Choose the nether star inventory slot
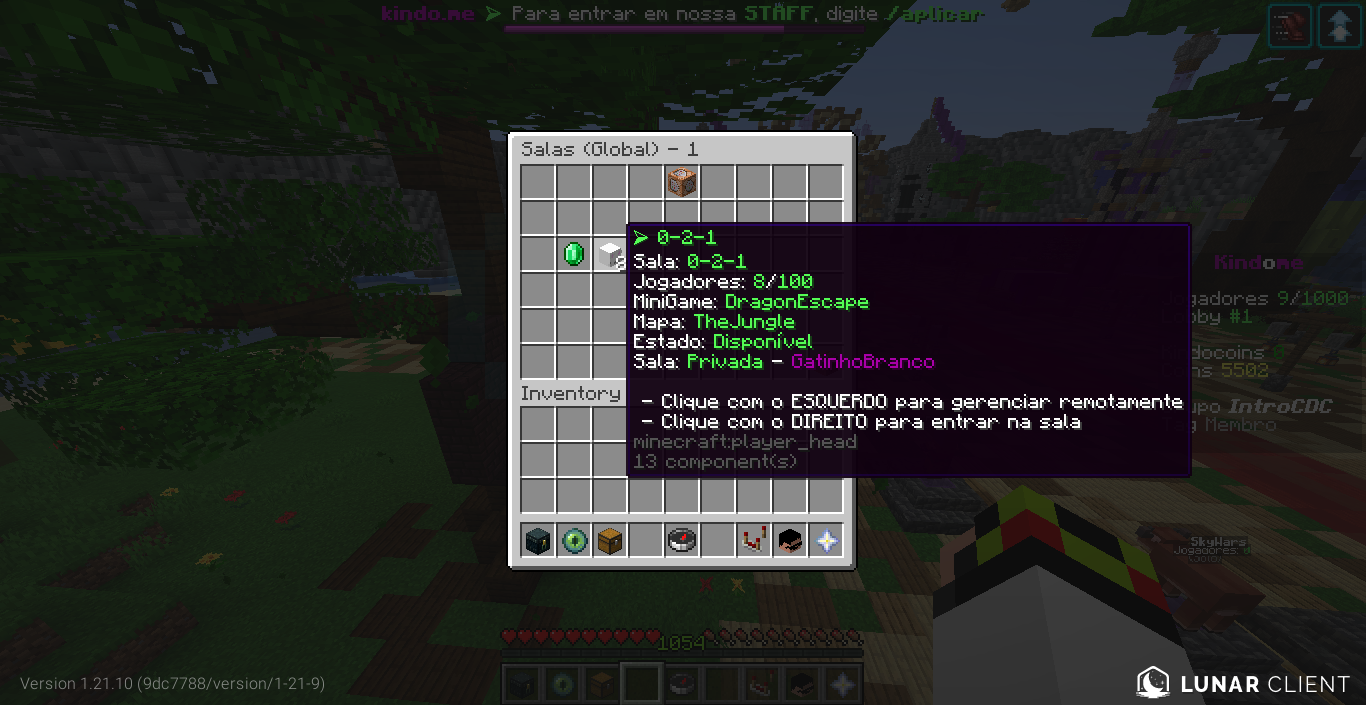The image size is (1366, 705). (x=826, y=541)
